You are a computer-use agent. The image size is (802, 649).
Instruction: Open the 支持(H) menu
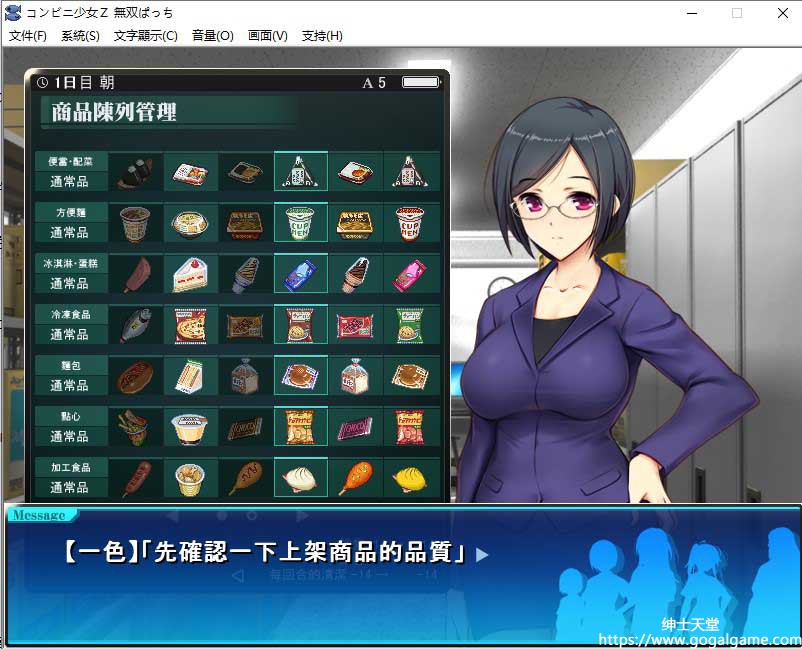coord(321,36)
